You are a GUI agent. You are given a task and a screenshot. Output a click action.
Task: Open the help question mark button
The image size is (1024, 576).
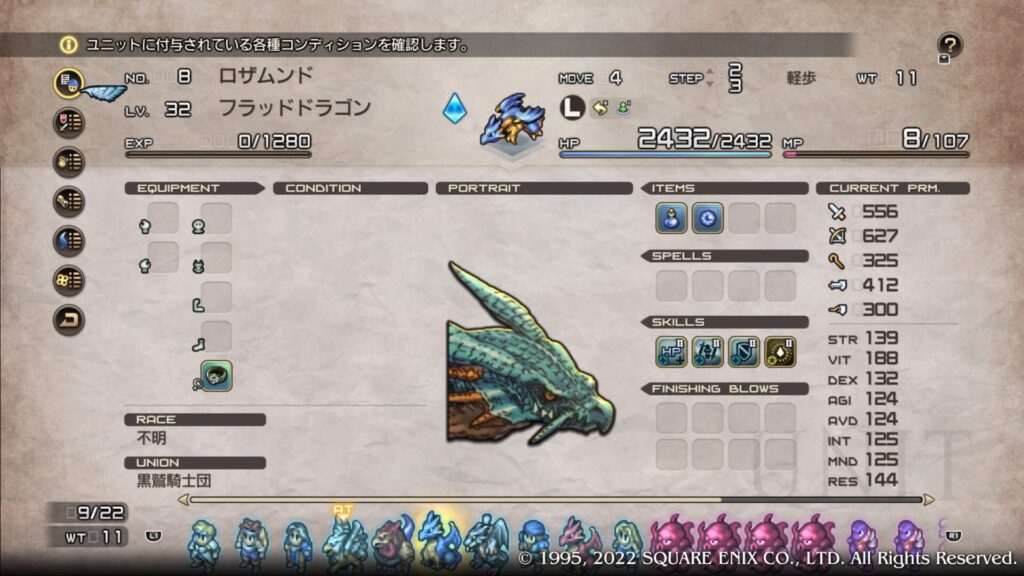coord(950,45)
